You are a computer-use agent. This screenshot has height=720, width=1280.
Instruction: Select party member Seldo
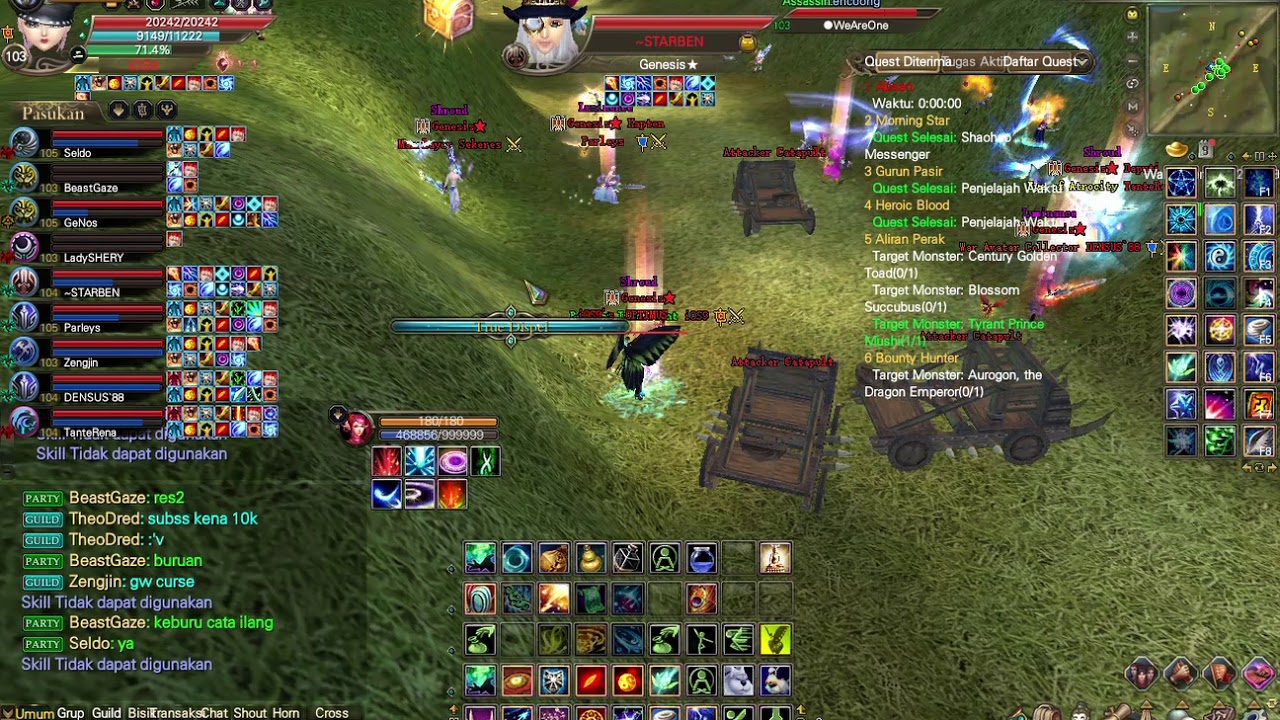(x=77, y=153)
